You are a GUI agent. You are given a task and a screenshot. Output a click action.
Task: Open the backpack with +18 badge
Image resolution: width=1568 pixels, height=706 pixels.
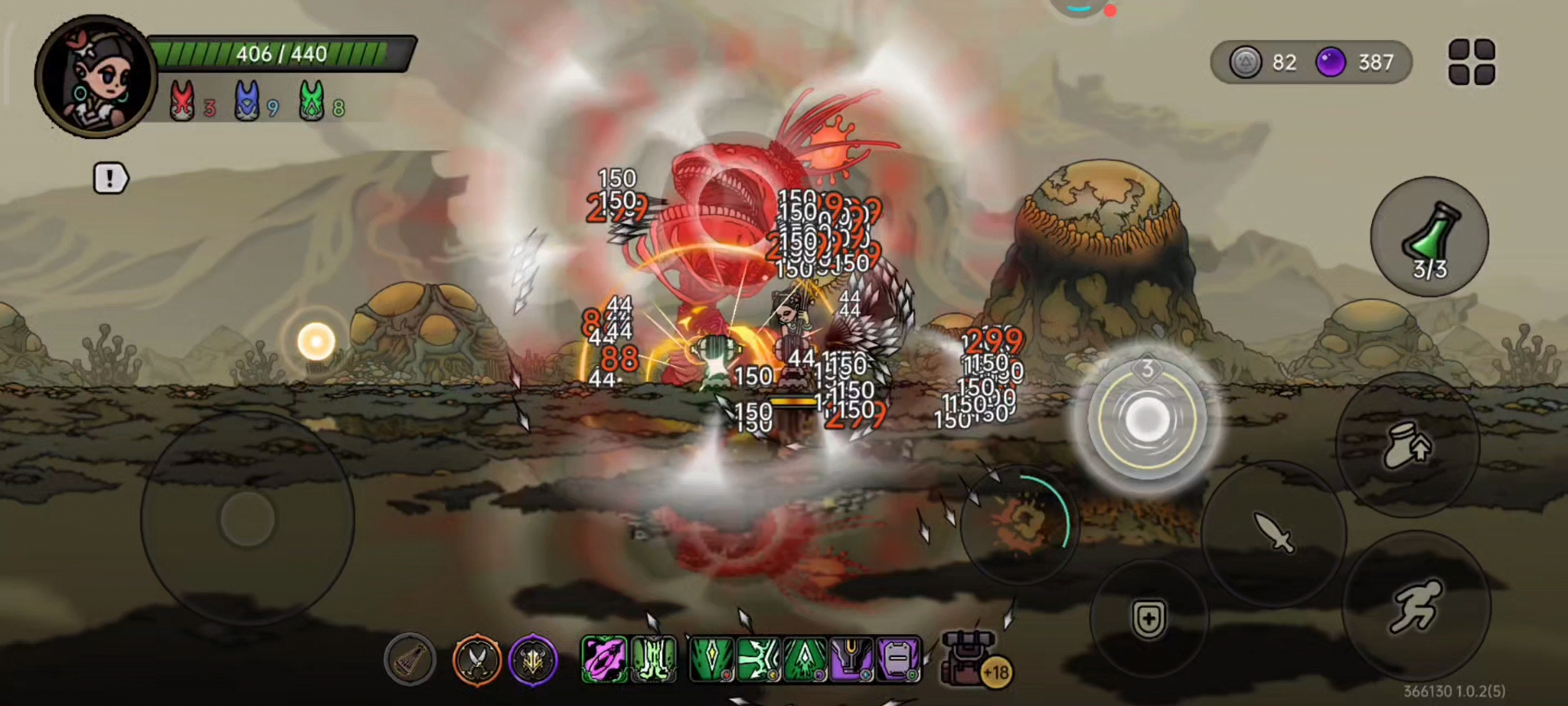[972, 658]
